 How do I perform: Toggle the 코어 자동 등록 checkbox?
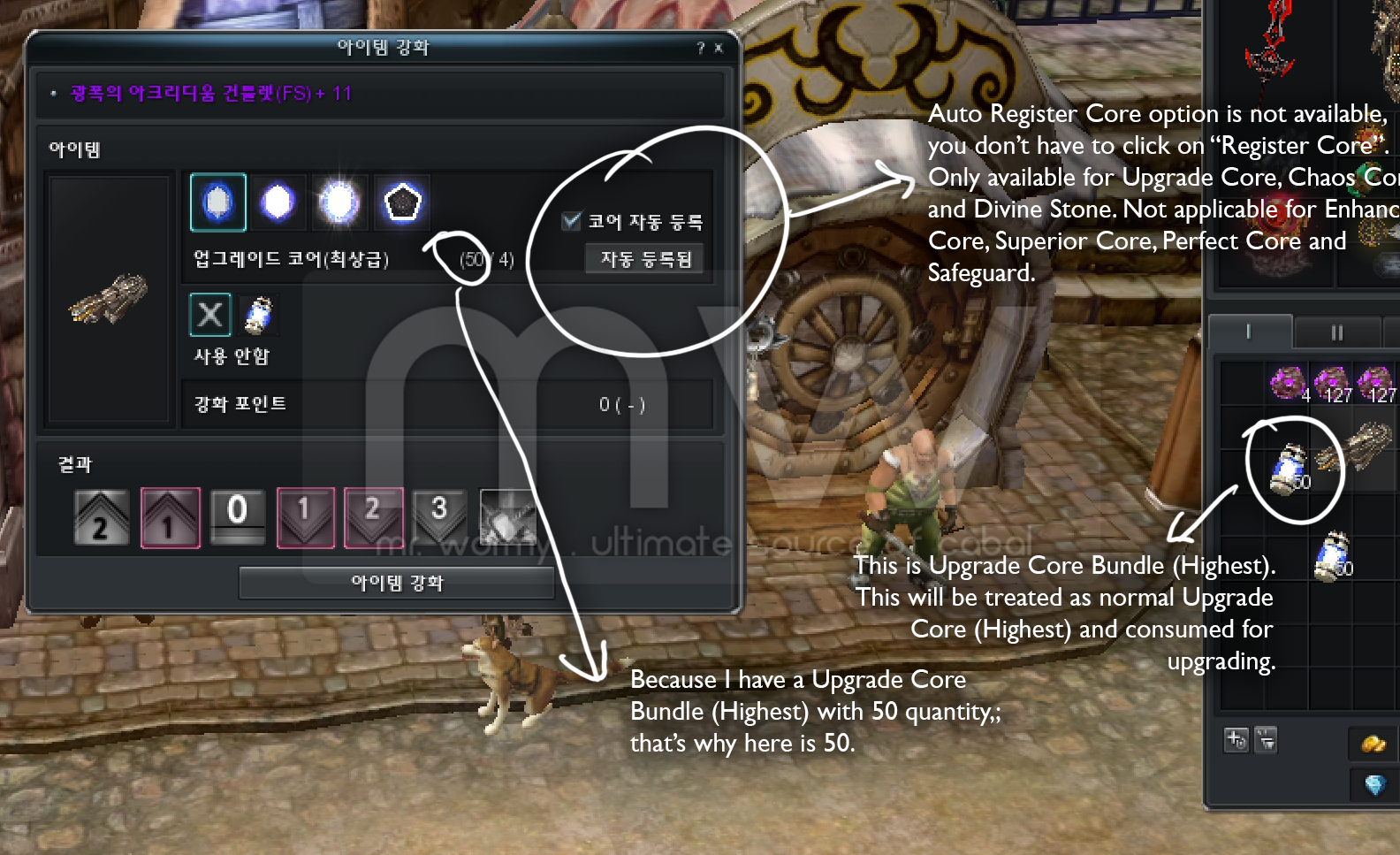coord(572,220)
